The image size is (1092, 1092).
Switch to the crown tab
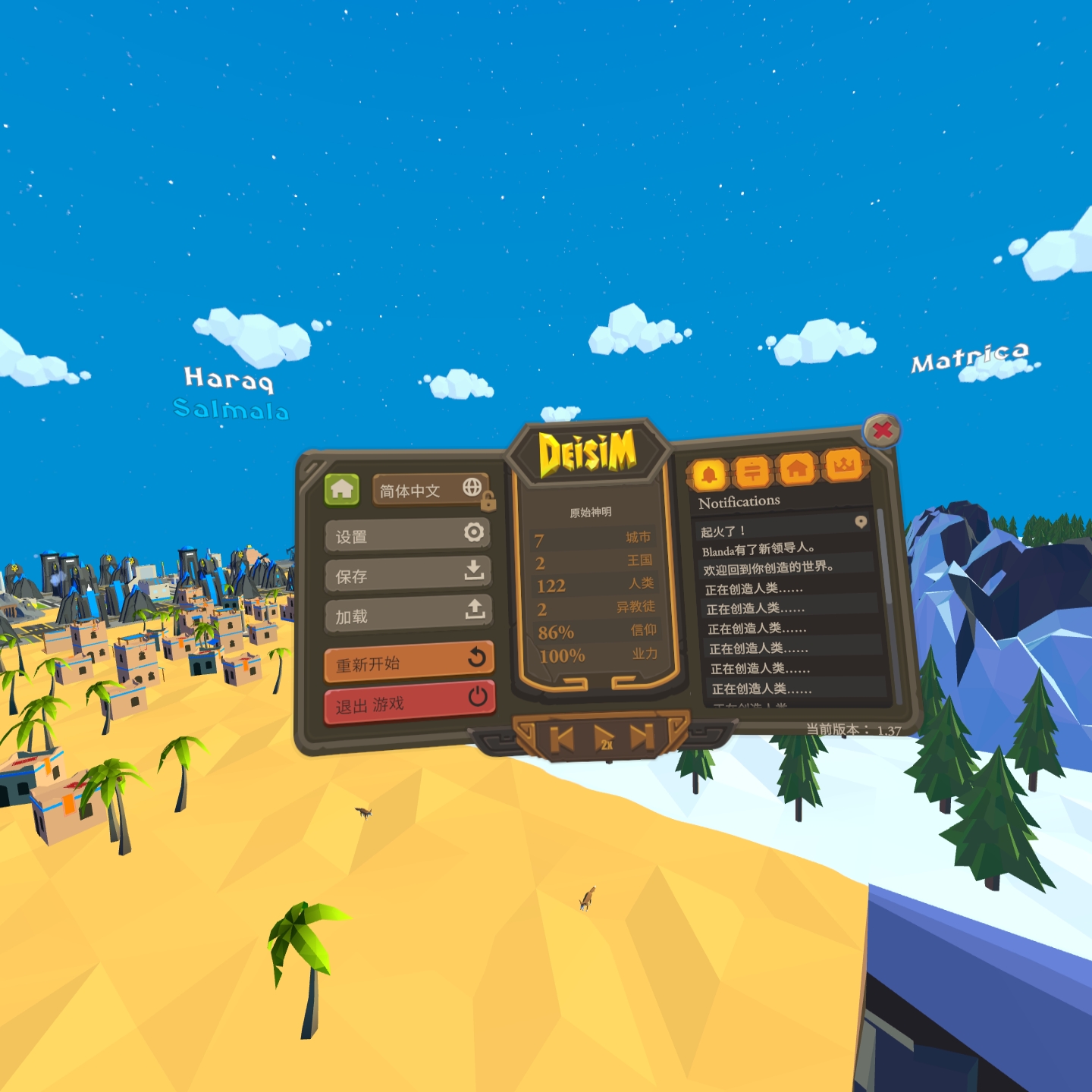[x=843, y=465]
